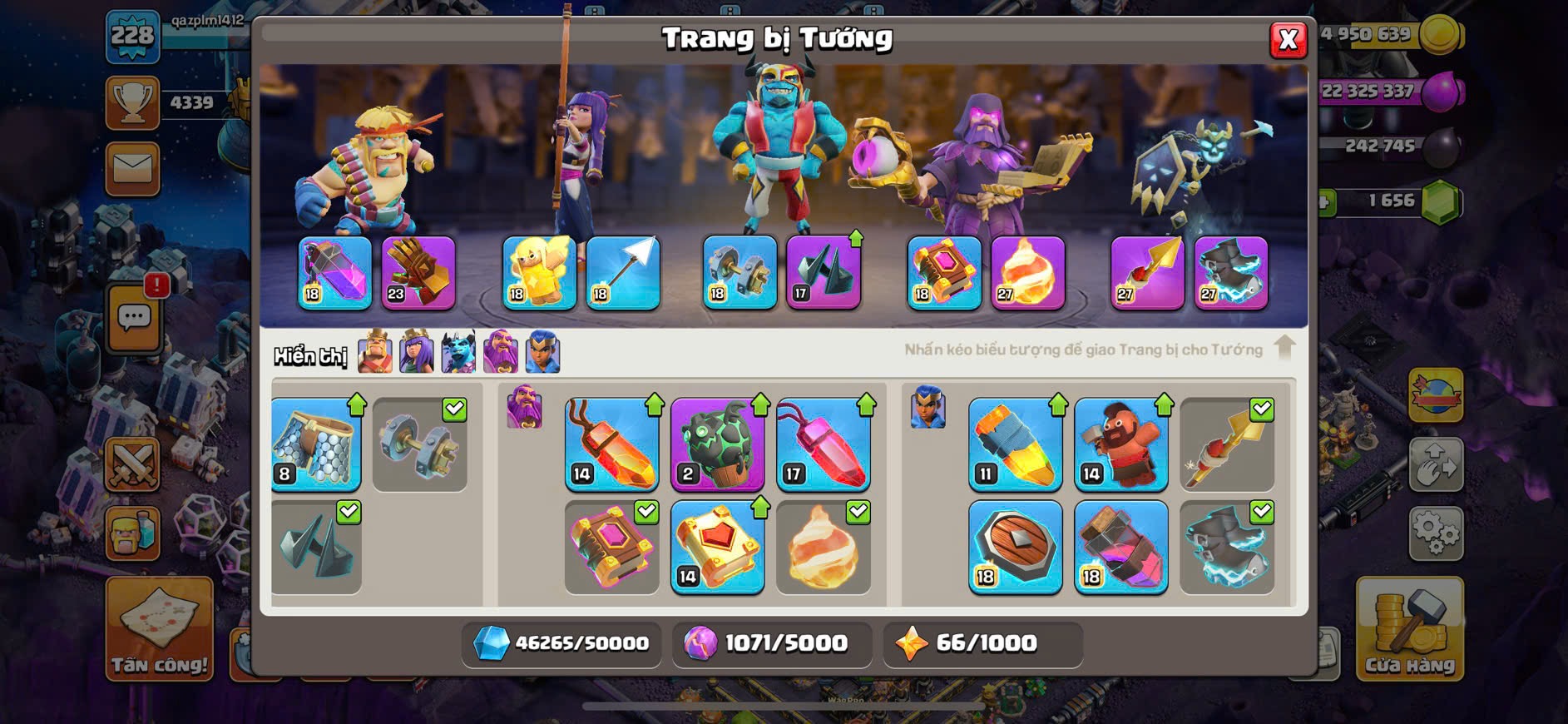Screen dimensions: 1568x724
Task: Select the Hog Rider Puppet equipment
Action: pyautogui.click(x=1121, y=444)
